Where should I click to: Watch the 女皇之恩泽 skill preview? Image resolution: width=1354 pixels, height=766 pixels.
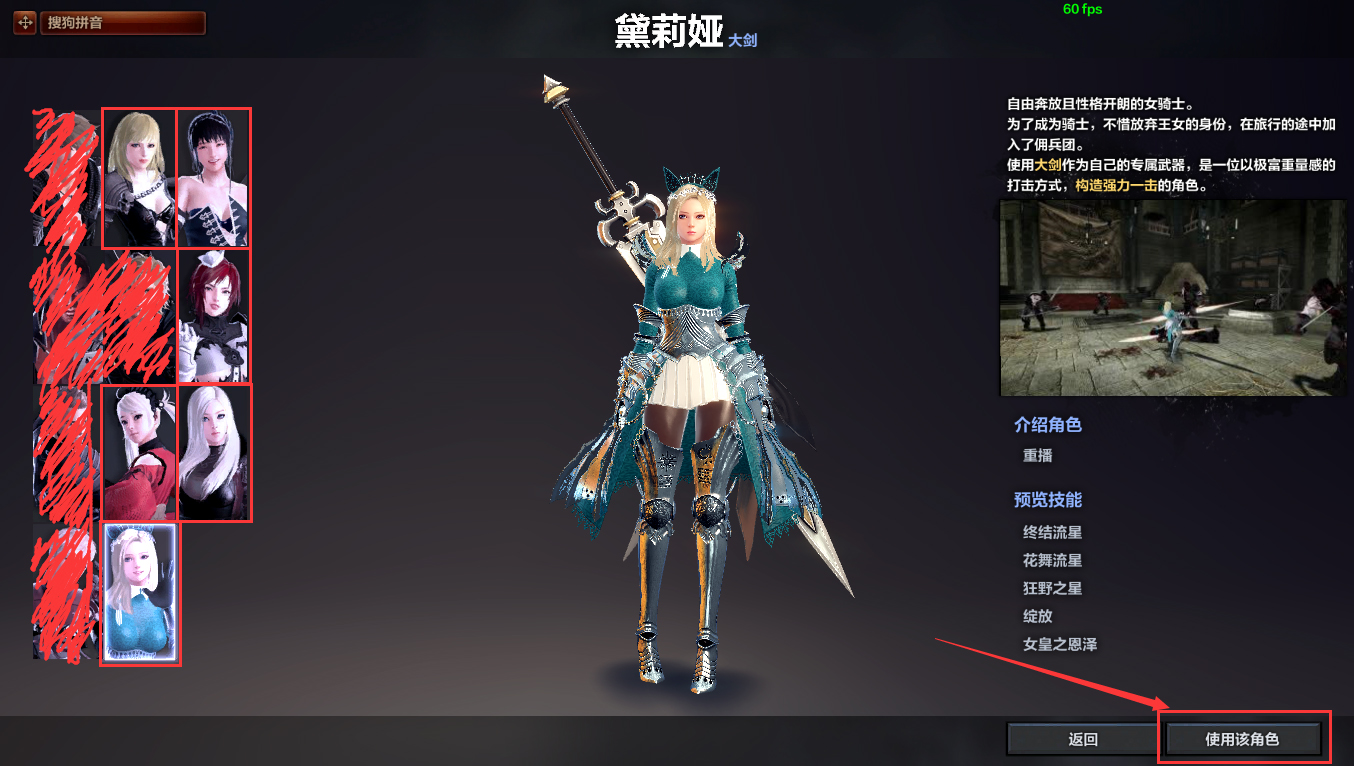(x=1060, y=645)
